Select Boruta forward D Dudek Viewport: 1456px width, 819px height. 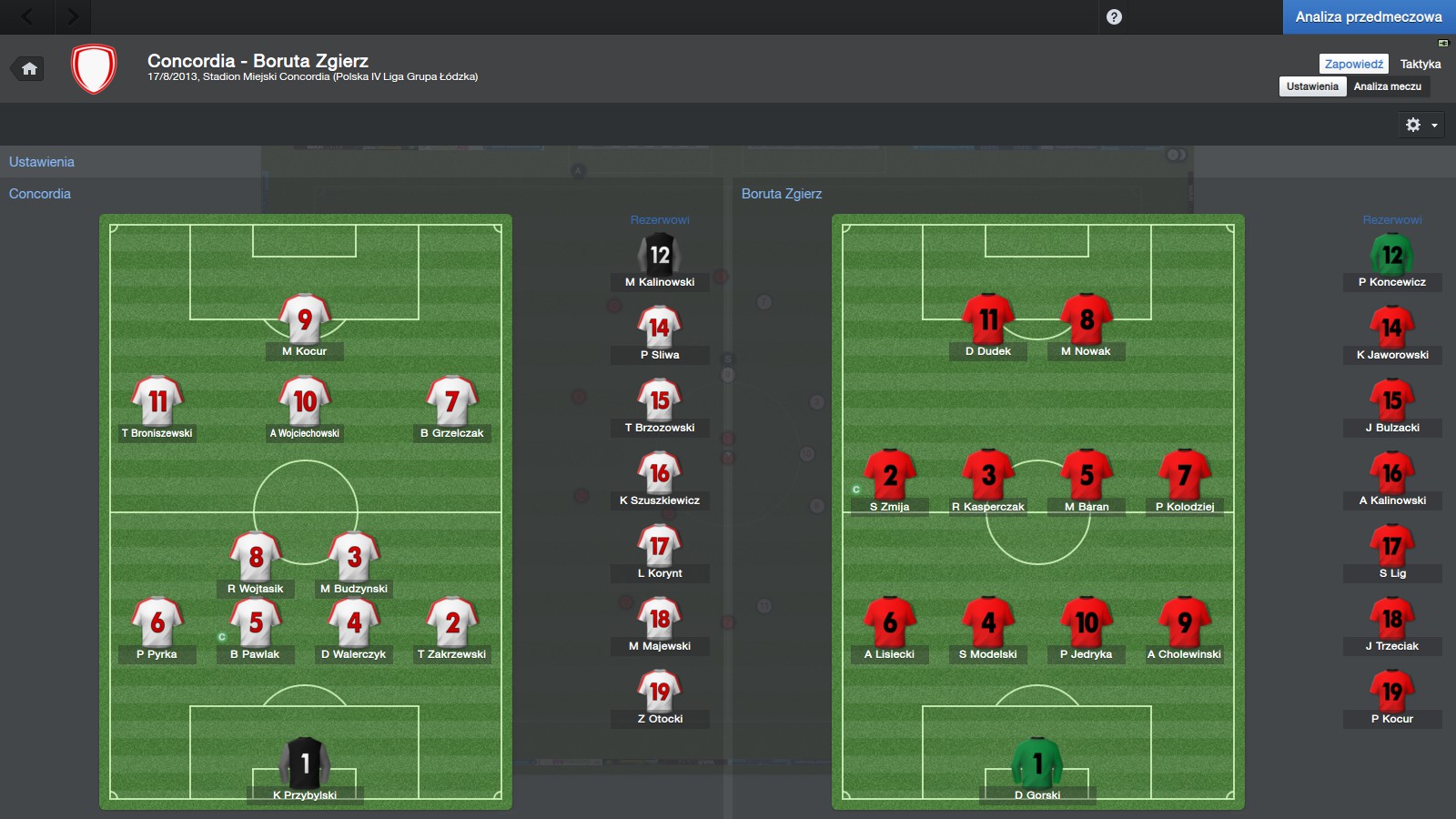click(988, 320)
